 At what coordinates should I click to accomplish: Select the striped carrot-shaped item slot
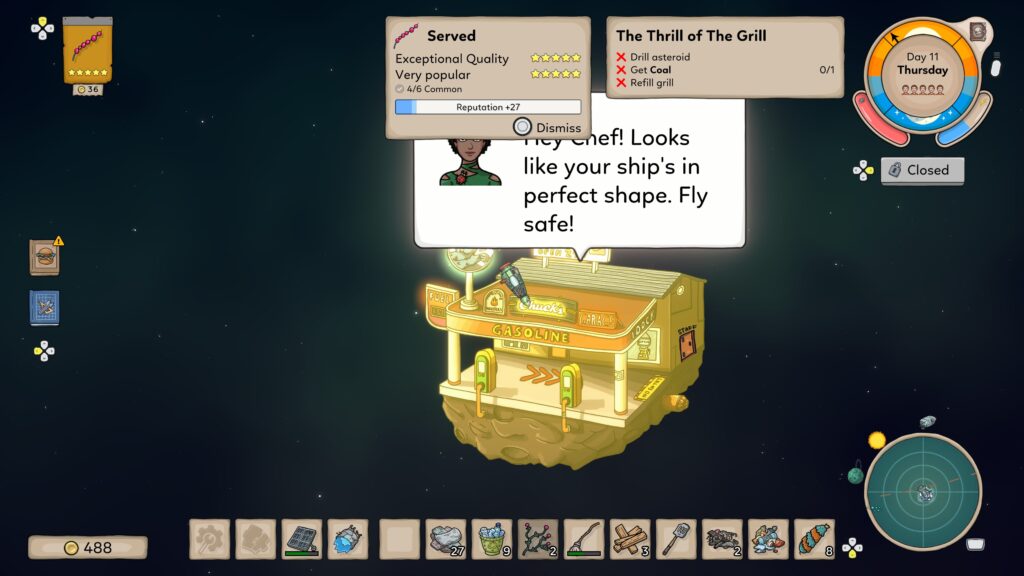(x=813, y=539)
